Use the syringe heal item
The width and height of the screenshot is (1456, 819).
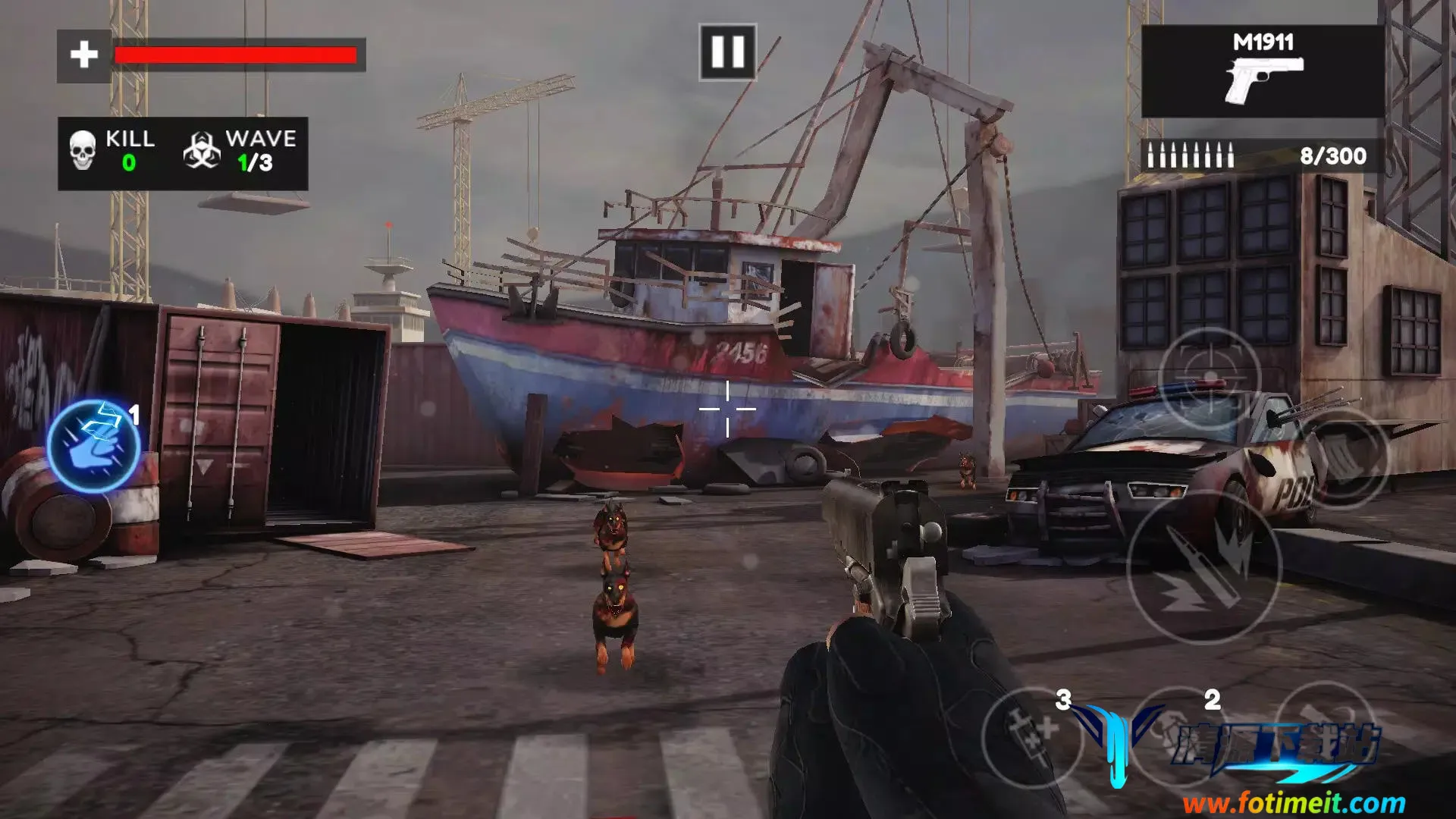pos(1031,736)
